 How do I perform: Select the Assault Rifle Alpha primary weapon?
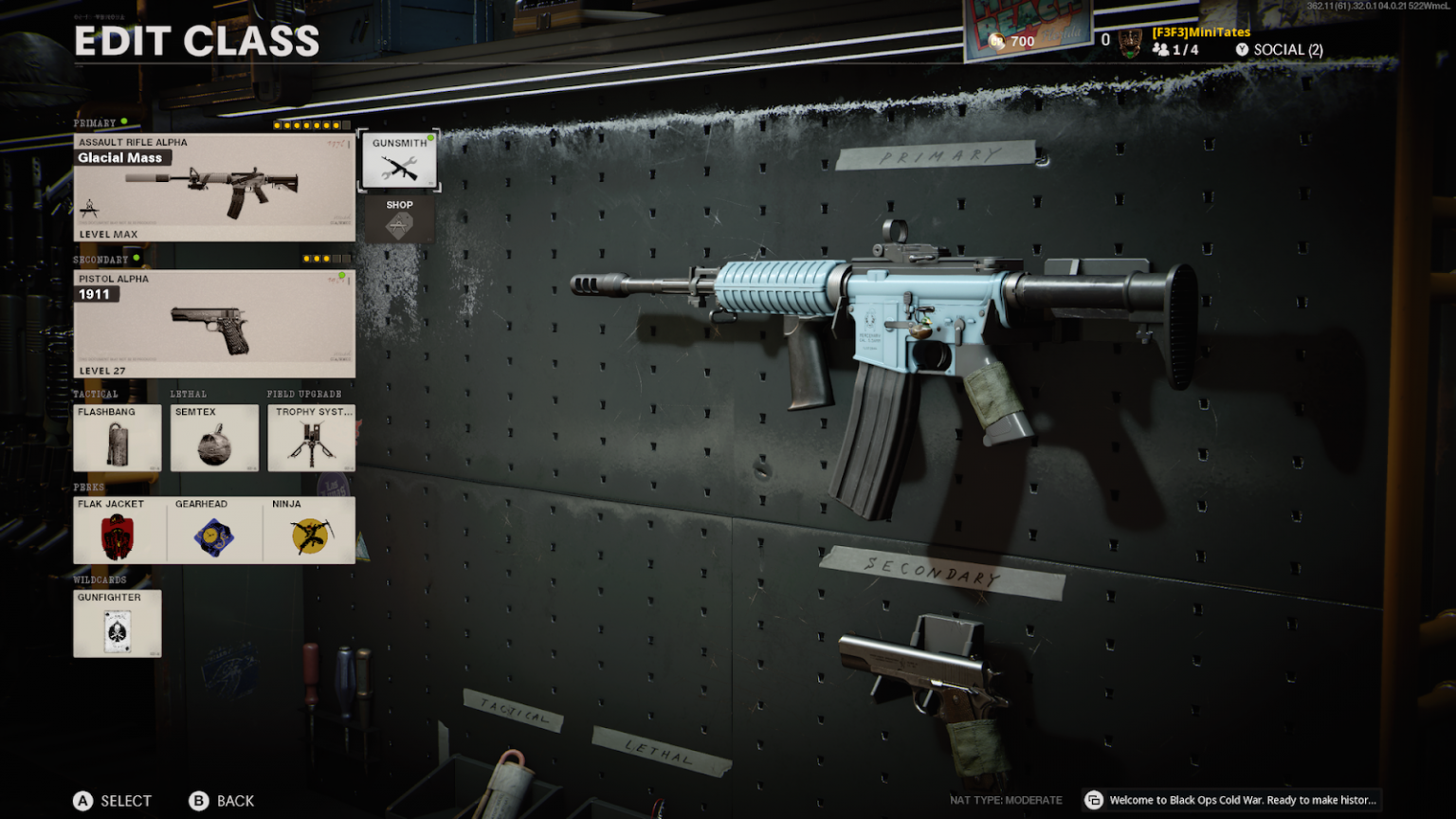[214, 186]
